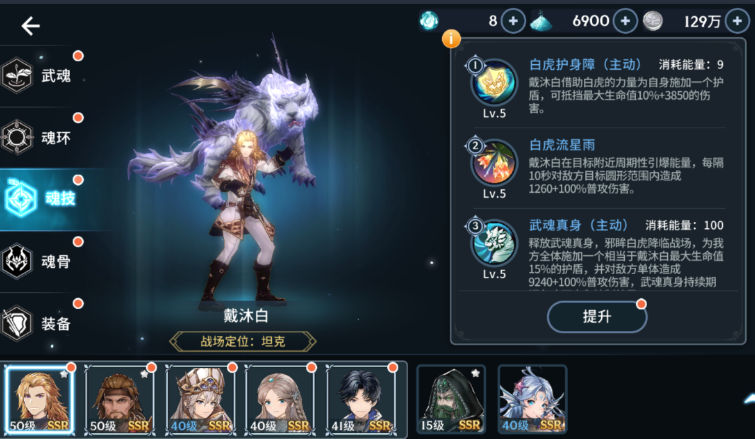755x439 pixels.
Task: Add more of the teal orb currency
Action: (512, 21)
